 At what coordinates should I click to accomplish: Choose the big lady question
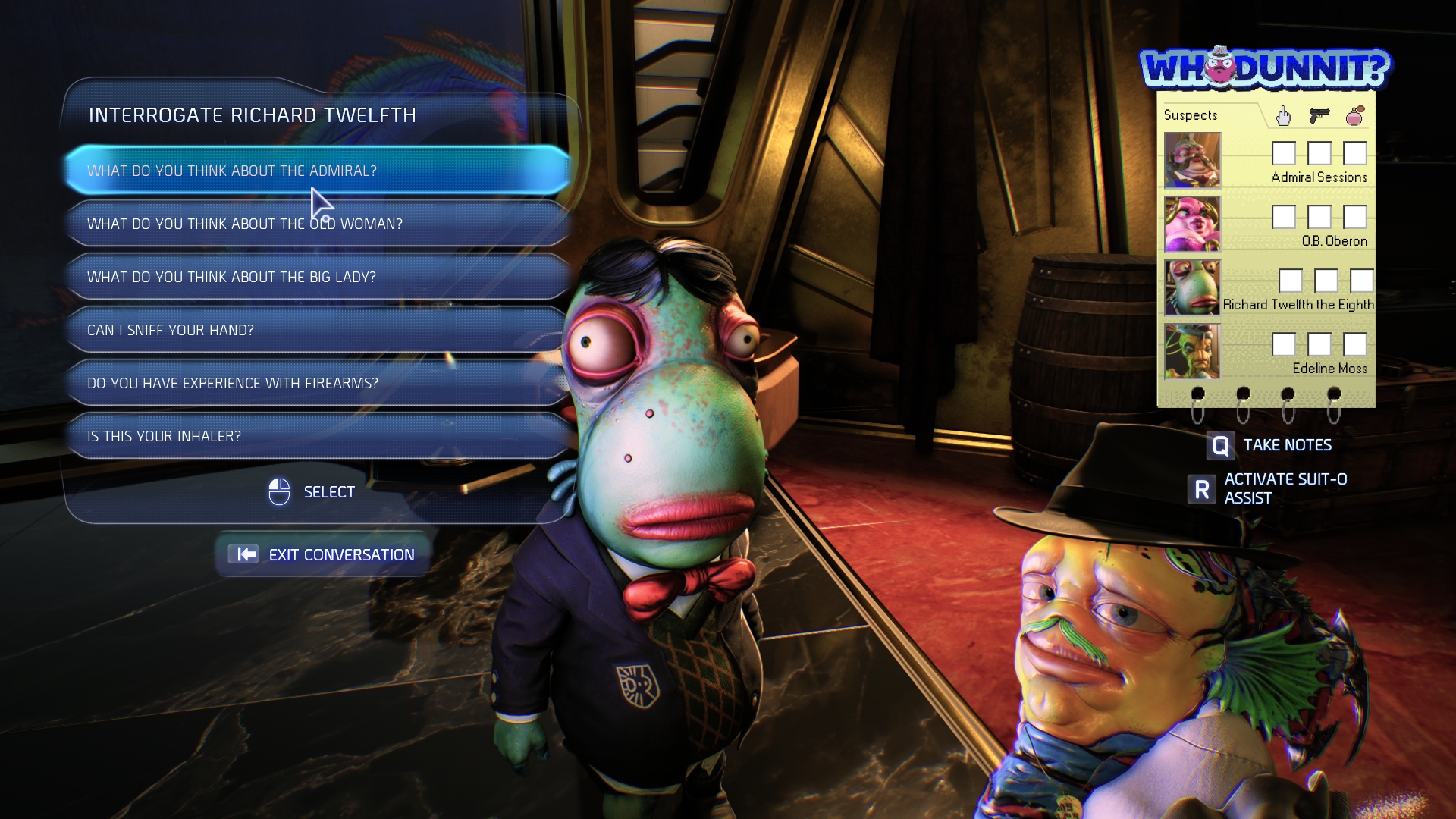[317, 277]
